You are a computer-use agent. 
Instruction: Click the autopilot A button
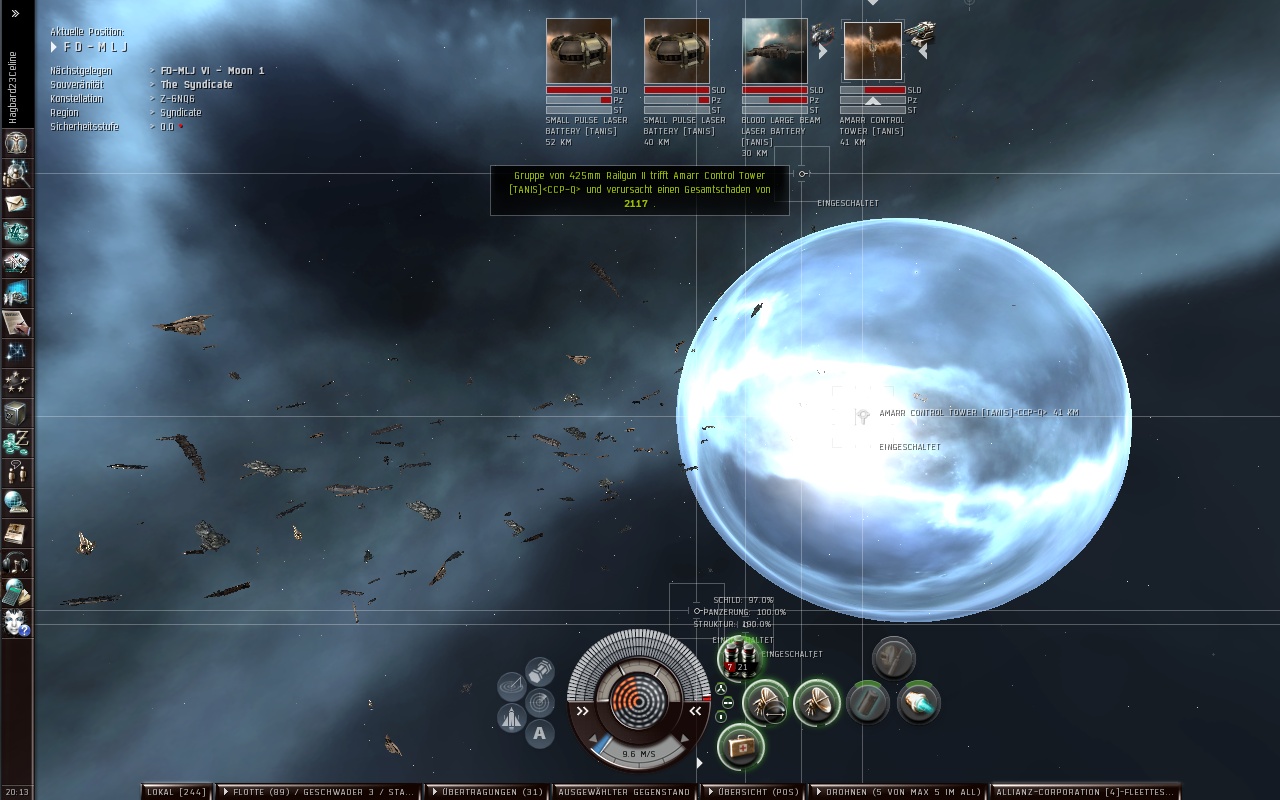coord(540,734)
